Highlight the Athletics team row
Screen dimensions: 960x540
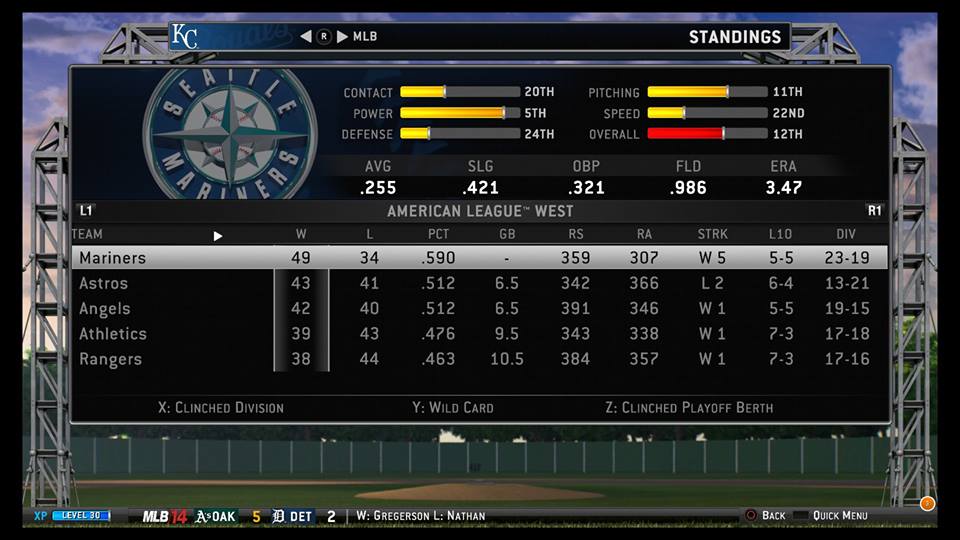tap(478, 334)
